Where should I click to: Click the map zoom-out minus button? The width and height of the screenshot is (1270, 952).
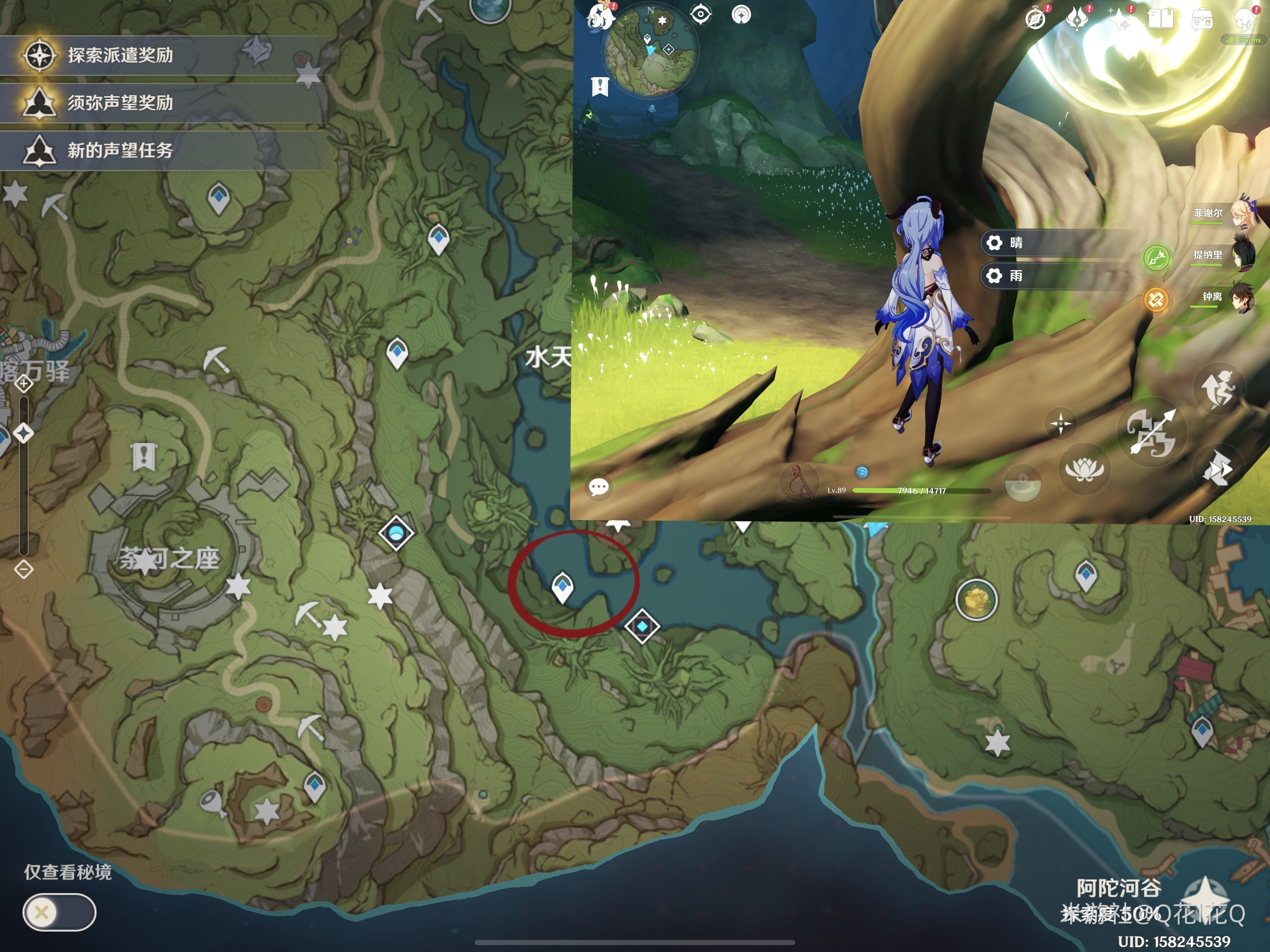(x=24, y=569)
